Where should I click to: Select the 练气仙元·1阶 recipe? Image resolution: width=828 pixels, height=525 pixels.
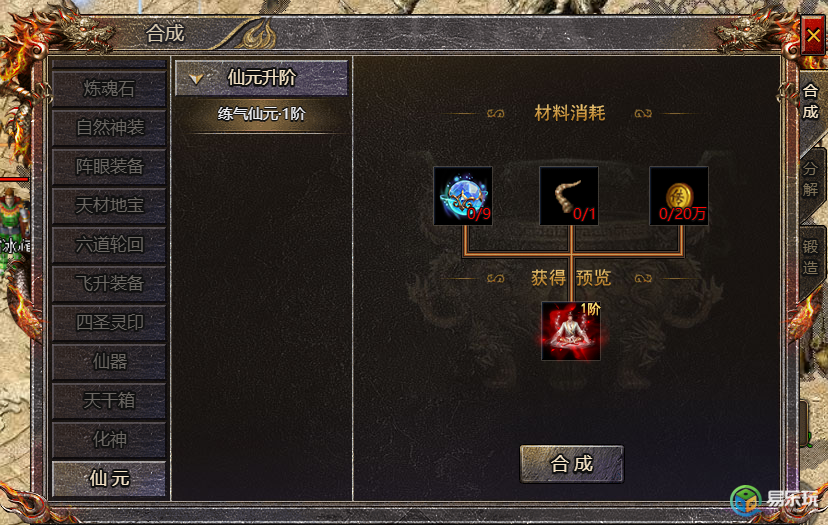pos(261,114)
